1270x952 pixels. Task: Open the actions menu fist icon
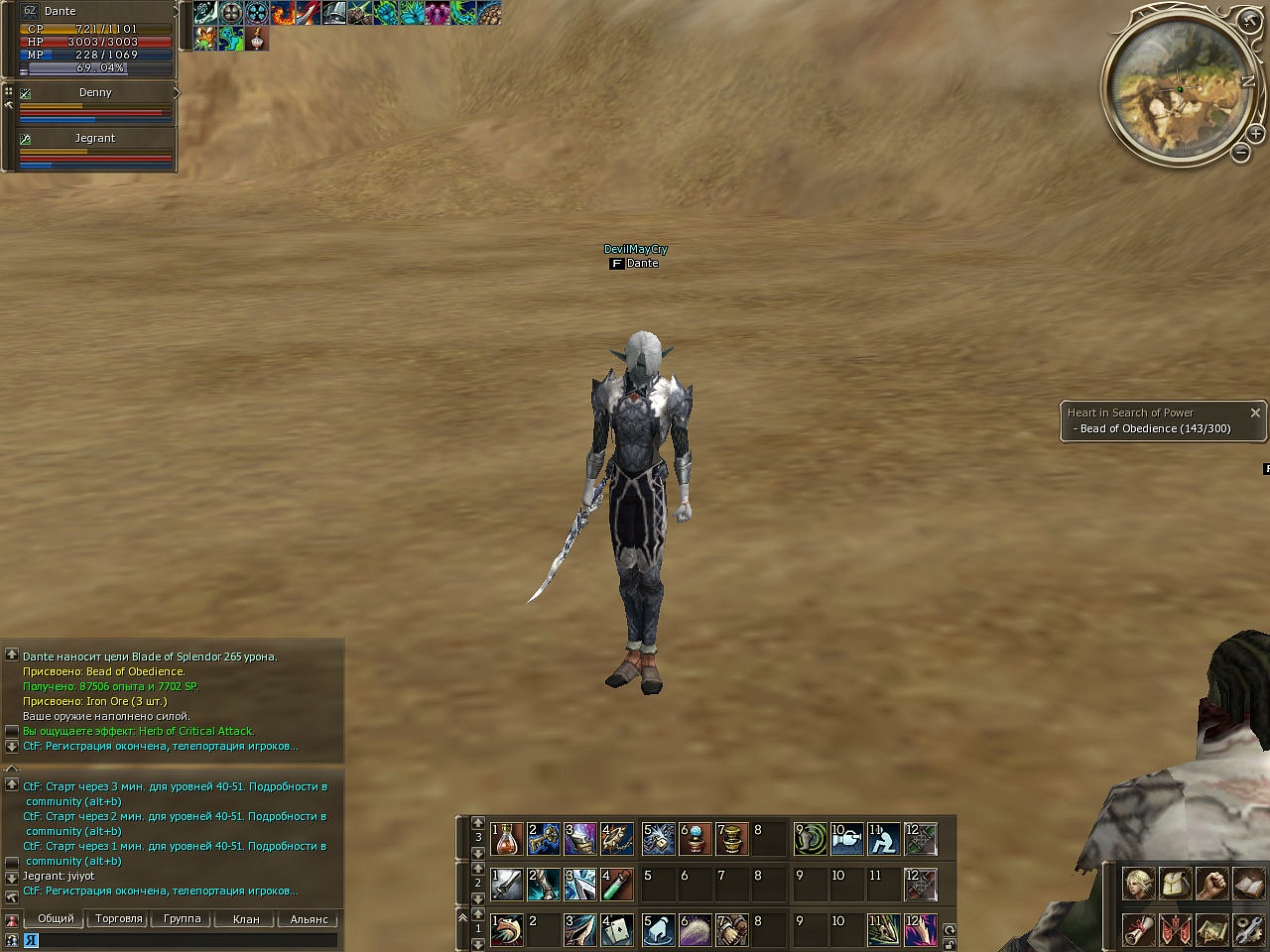(x=1211, y=882)
